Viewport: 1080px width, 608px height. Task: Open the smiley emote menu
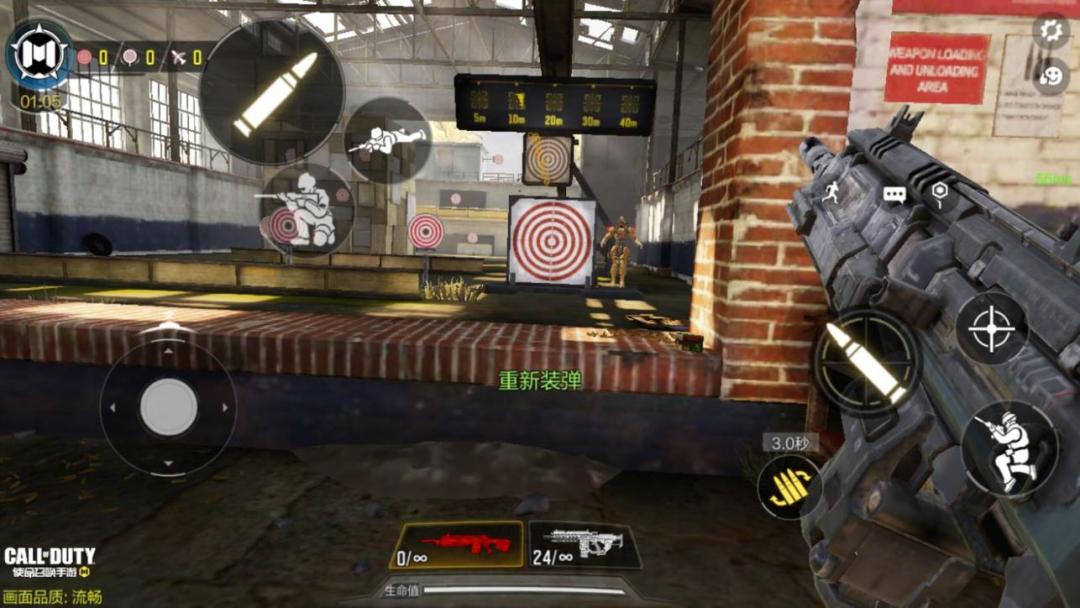tap(1051, 76)
